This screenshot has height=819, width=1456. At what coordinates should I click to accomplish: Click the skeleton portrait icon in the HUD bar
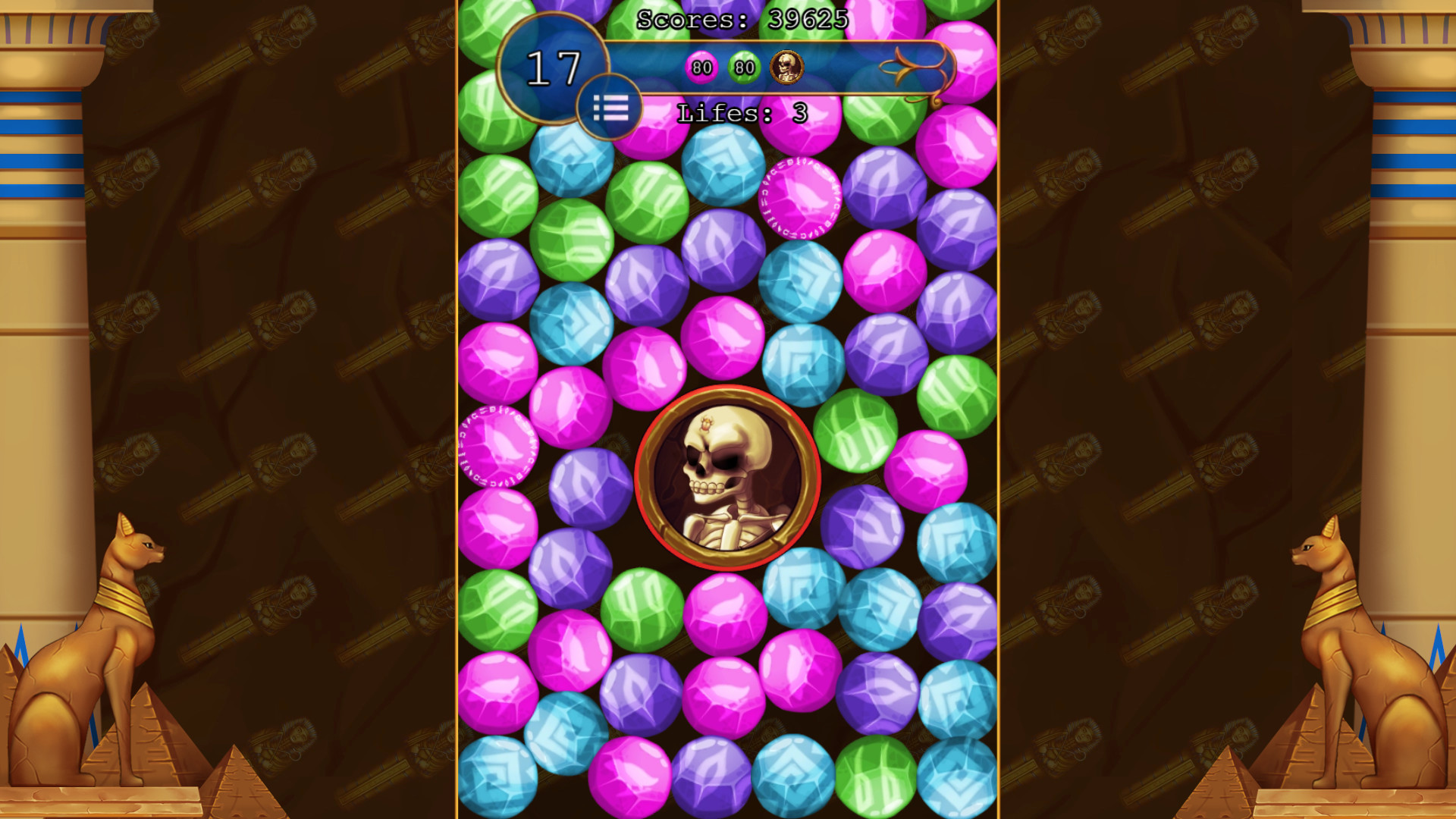(x=786, y=67)
